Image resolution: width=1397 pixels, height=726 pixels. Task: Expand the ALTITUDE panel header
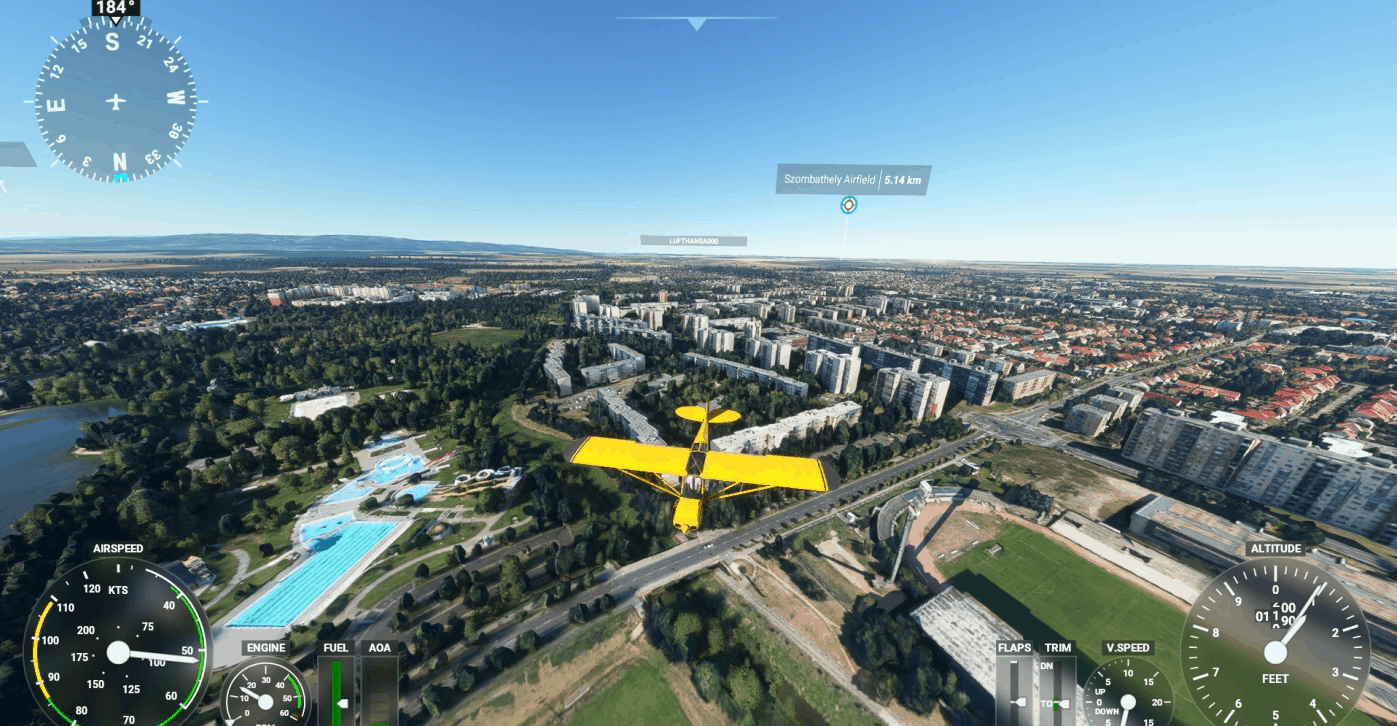pos(1275,548)
